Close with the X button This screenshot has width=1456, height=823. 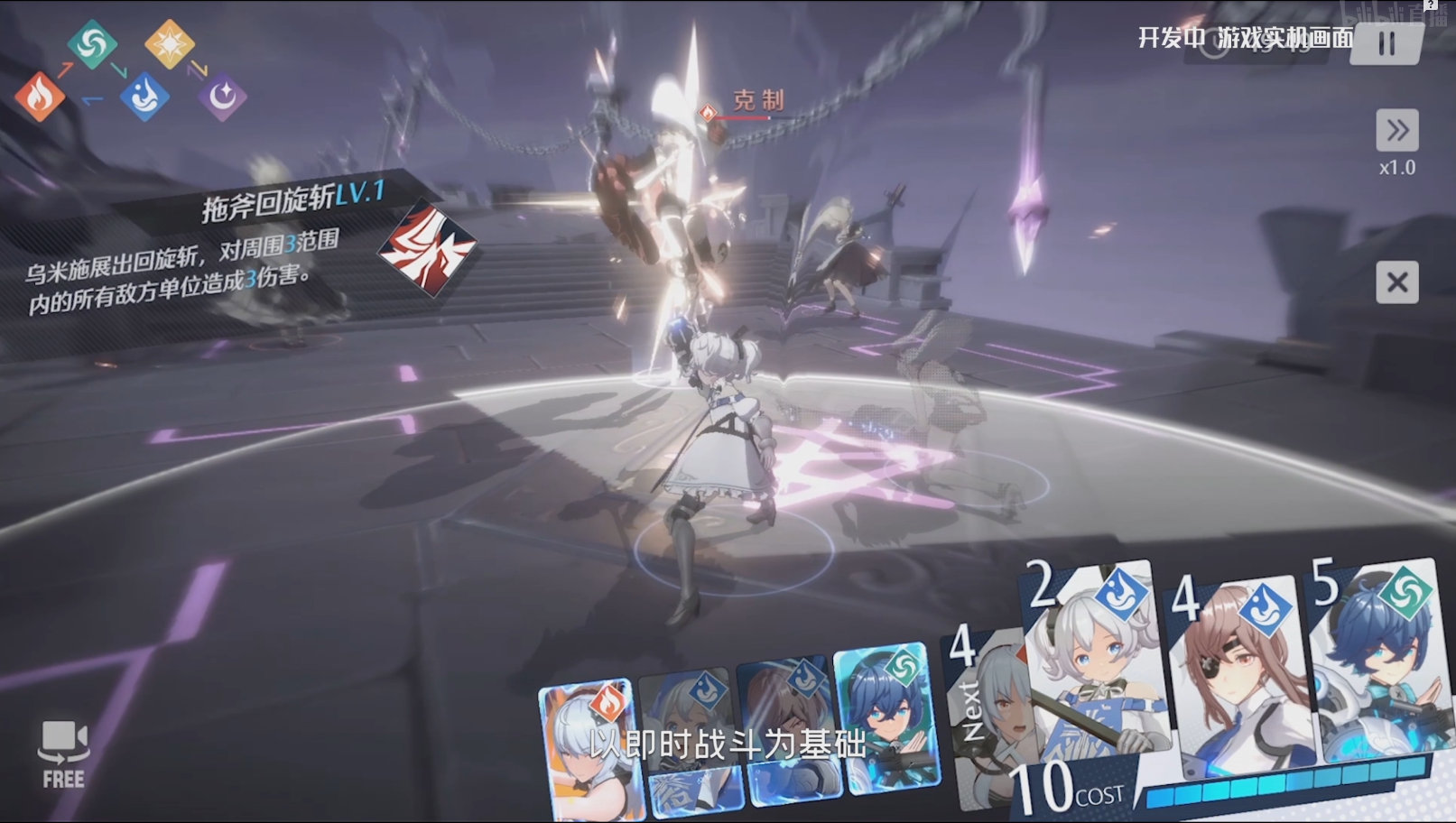point(1396,283)
